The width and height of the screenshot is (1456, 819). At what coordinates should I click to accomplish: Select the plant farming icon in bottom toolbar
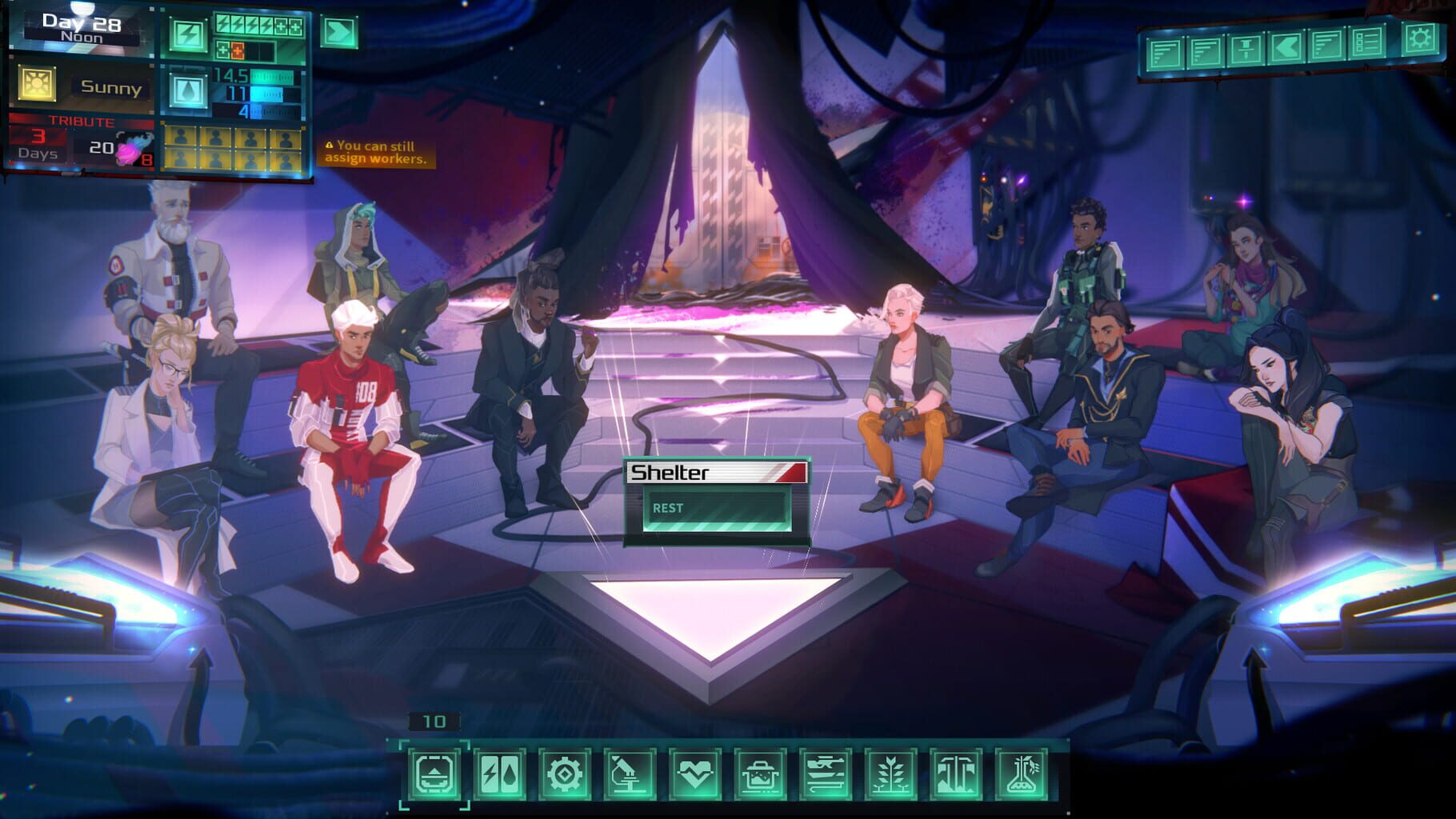891,773
